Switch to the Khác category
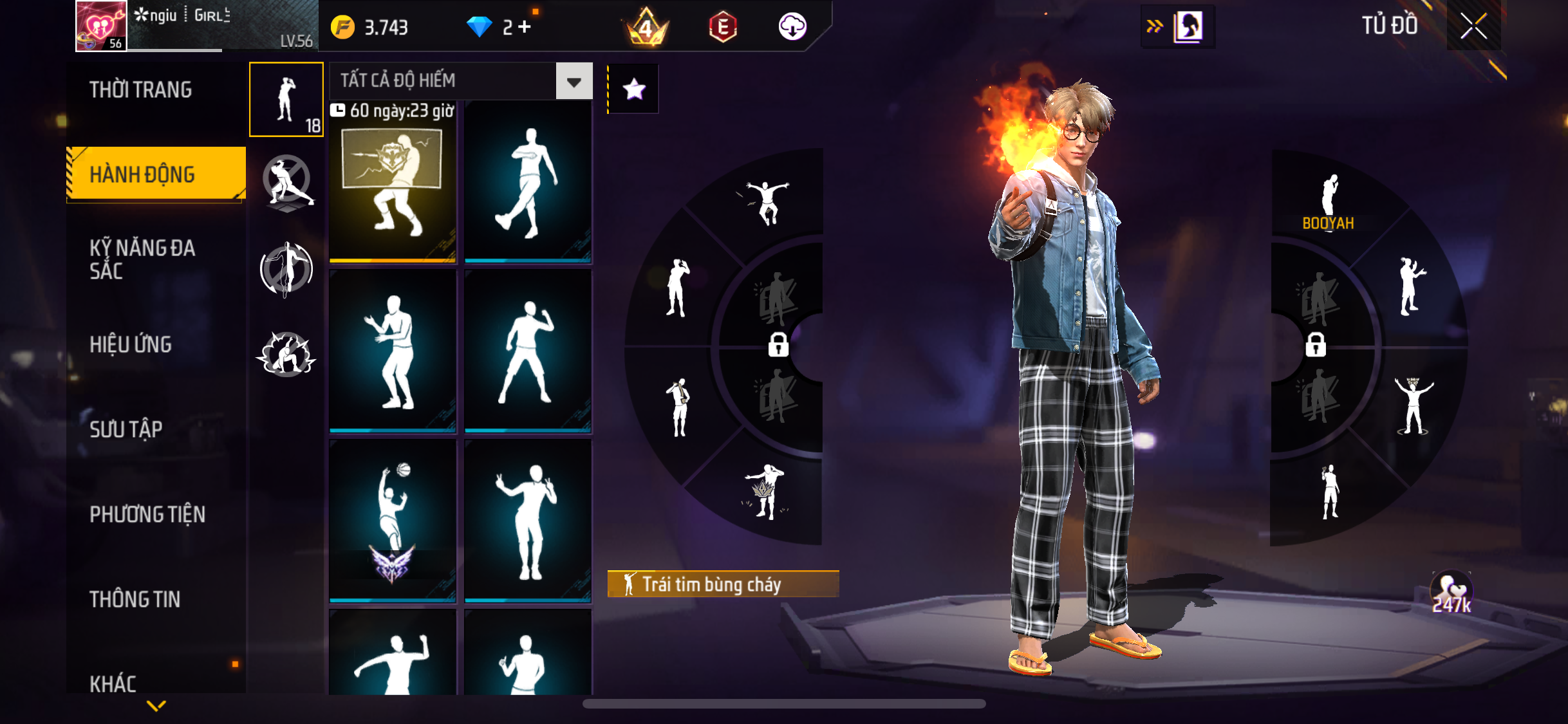 click(x=113, y=683)
